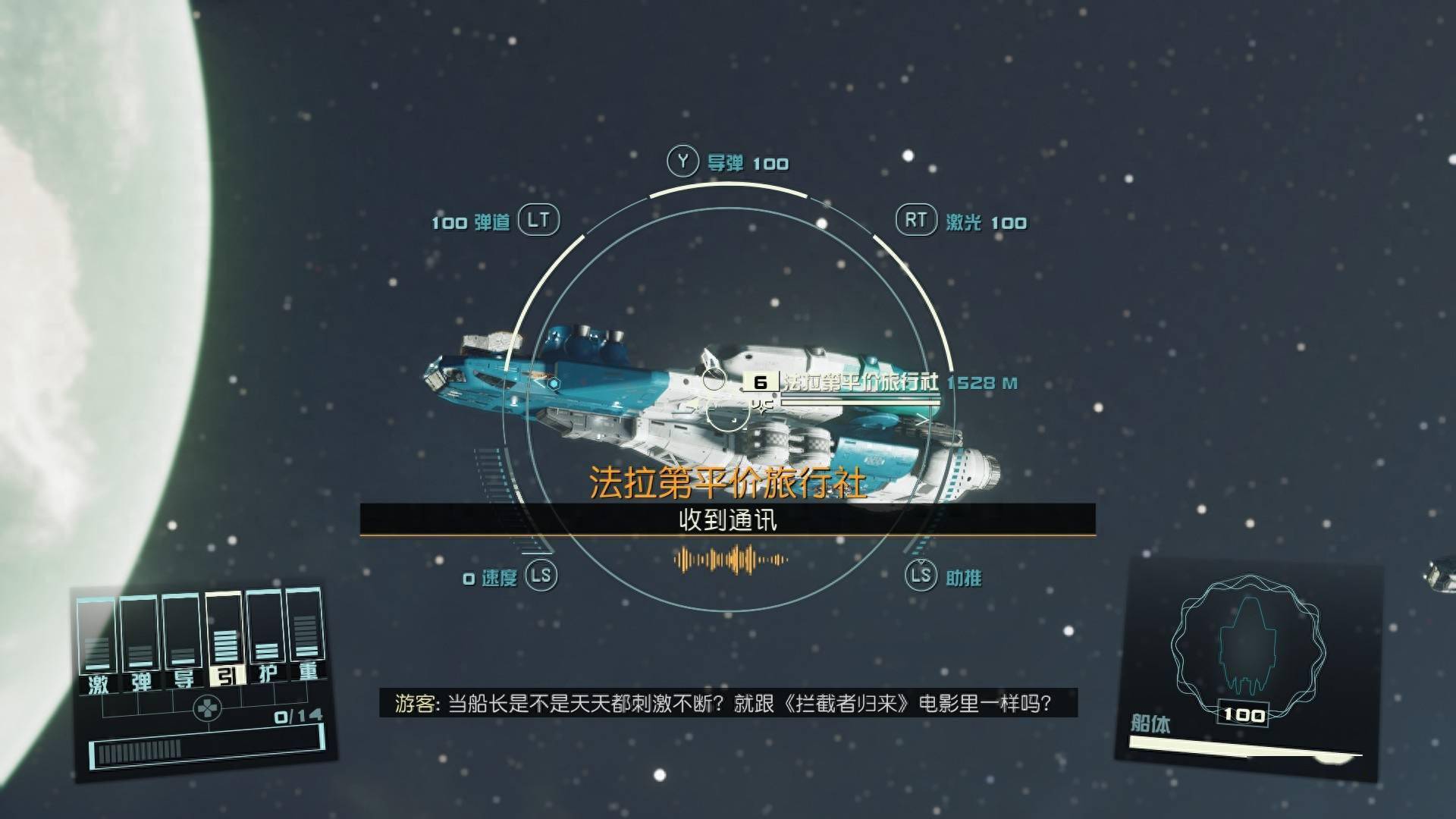Select the 弹 ballistic power column
The height and width of the screenshot is (819, 1456).
[x=140, y=644]
